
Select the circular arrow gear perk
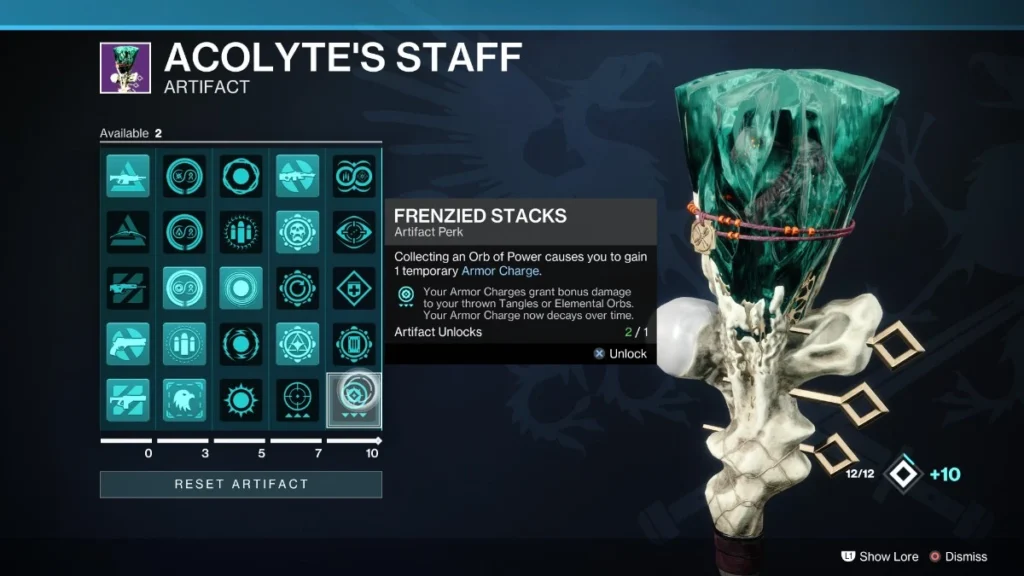tap(297, 288)
